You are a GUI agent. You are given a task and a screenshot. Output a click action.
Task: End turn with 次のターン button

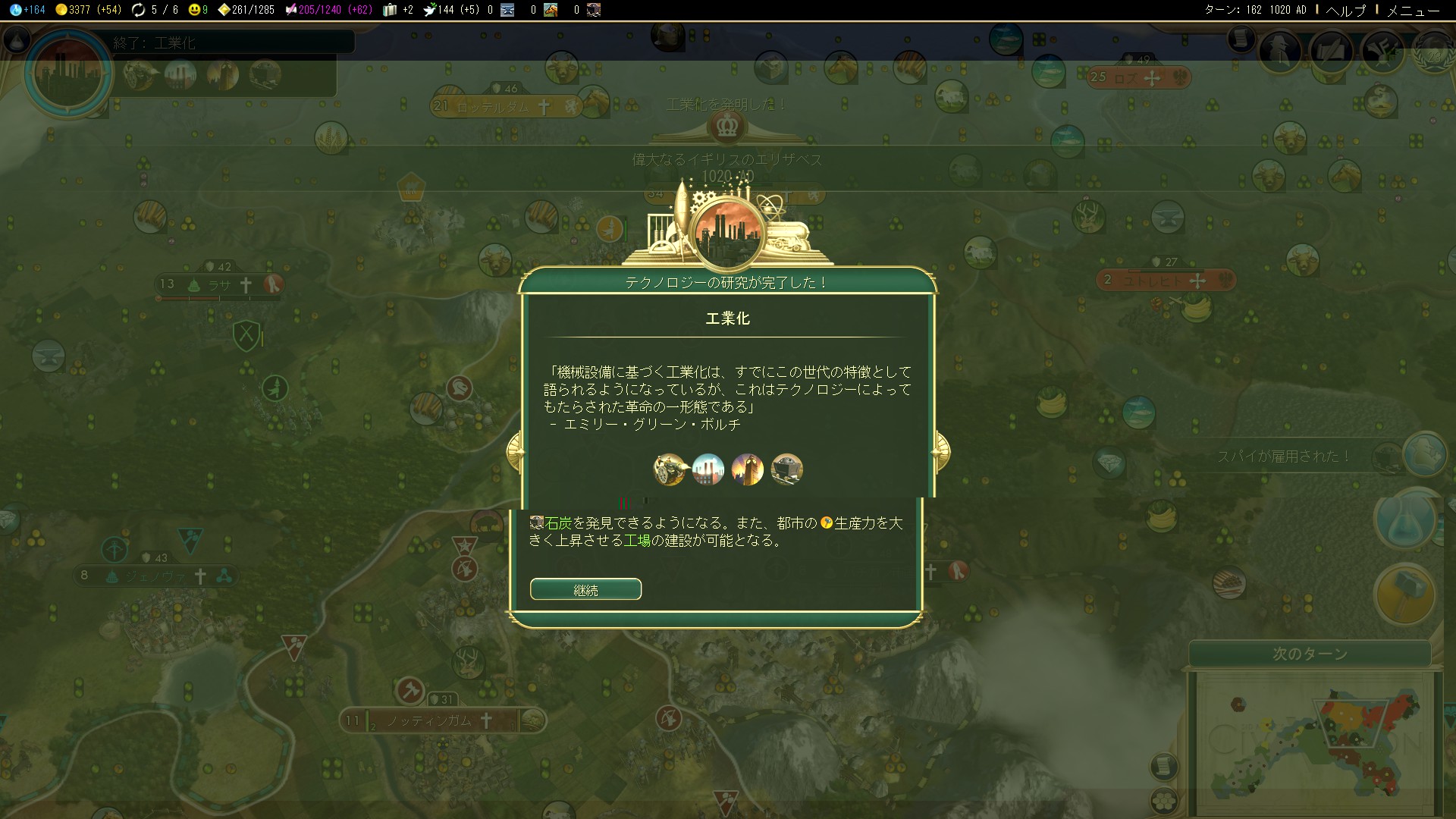1310,654
